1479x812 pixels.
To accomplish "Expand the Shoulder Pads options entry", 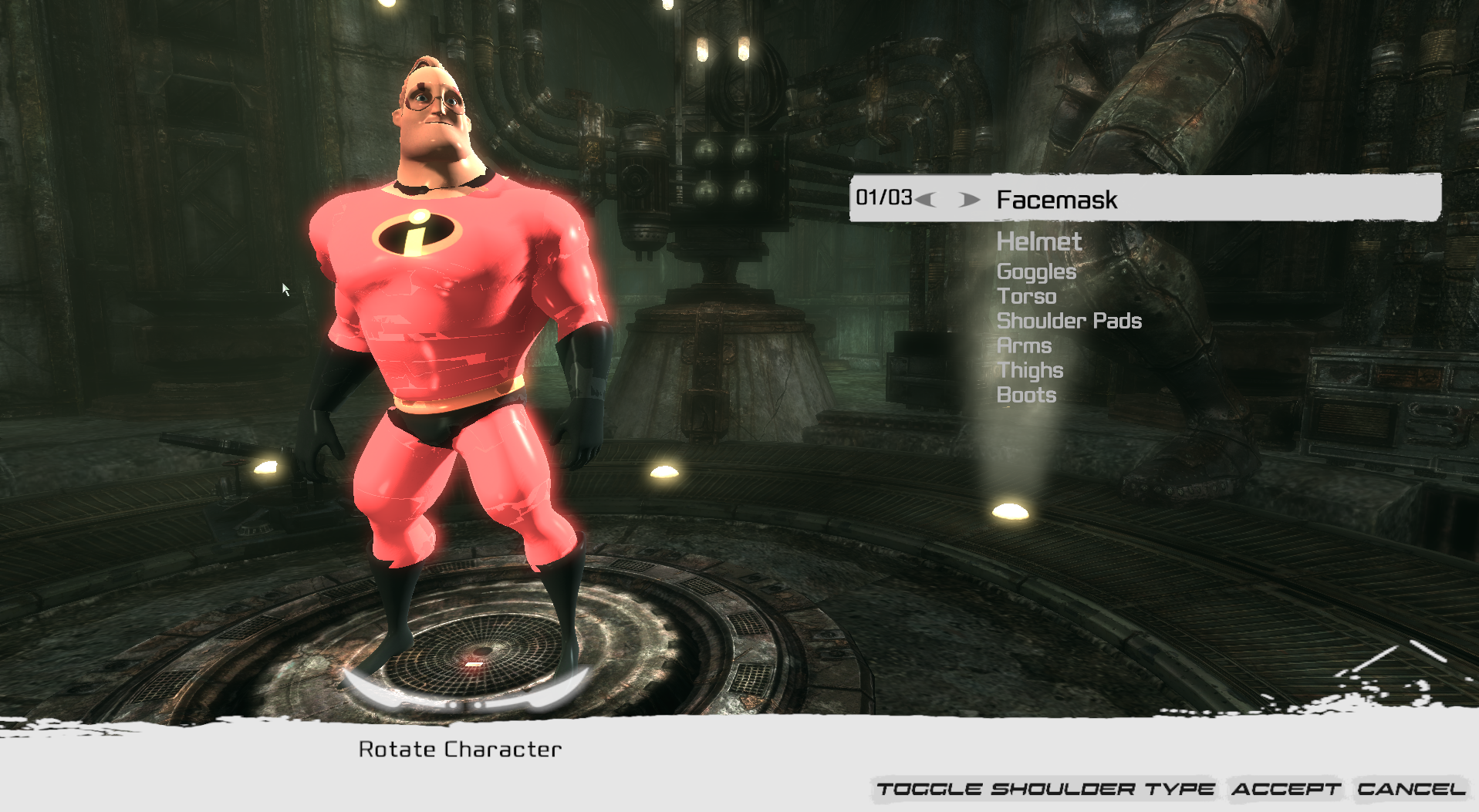I will pos(1069,321).
